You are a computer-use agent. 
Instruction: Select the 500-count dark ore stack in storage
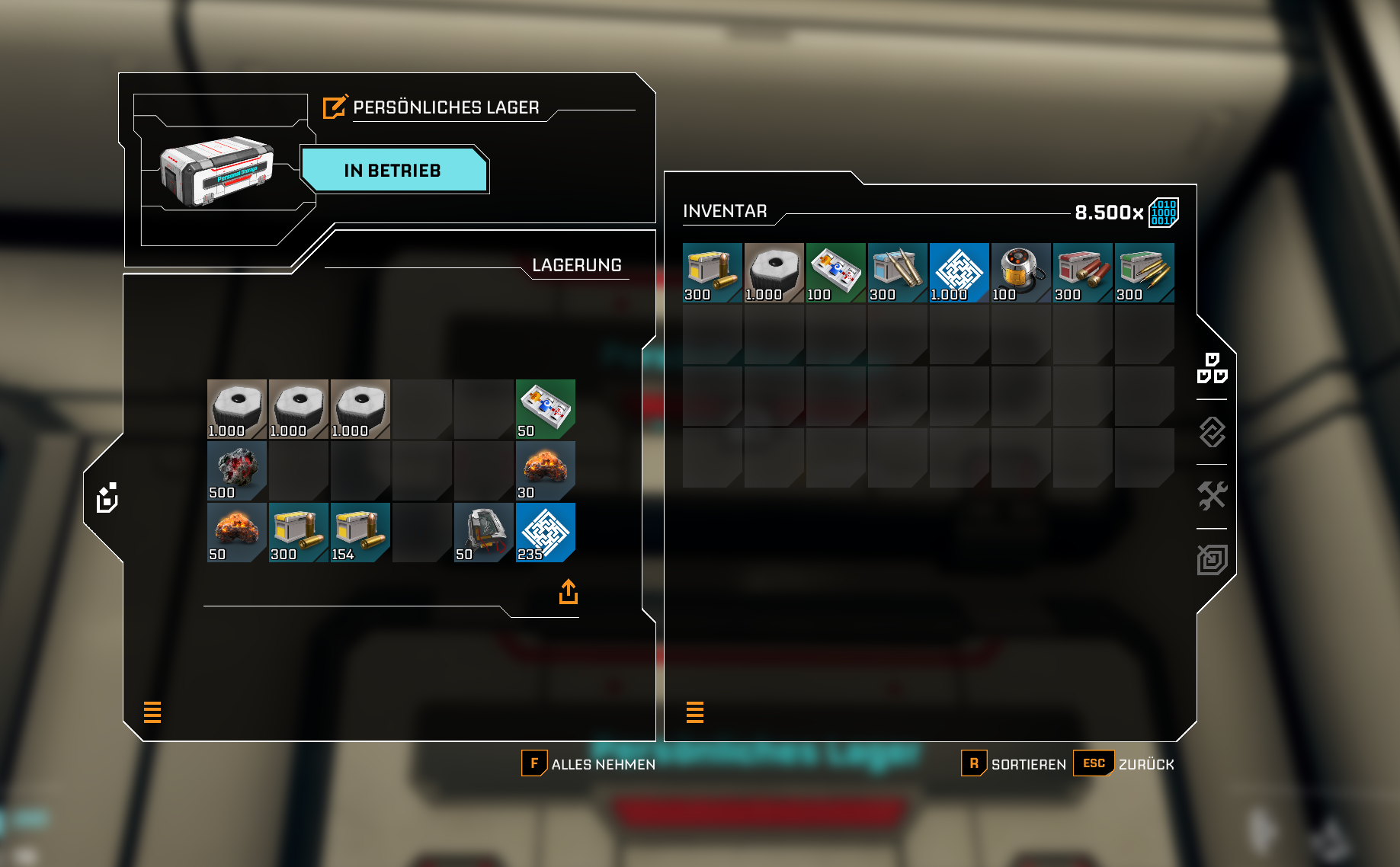tap(237, 471)
